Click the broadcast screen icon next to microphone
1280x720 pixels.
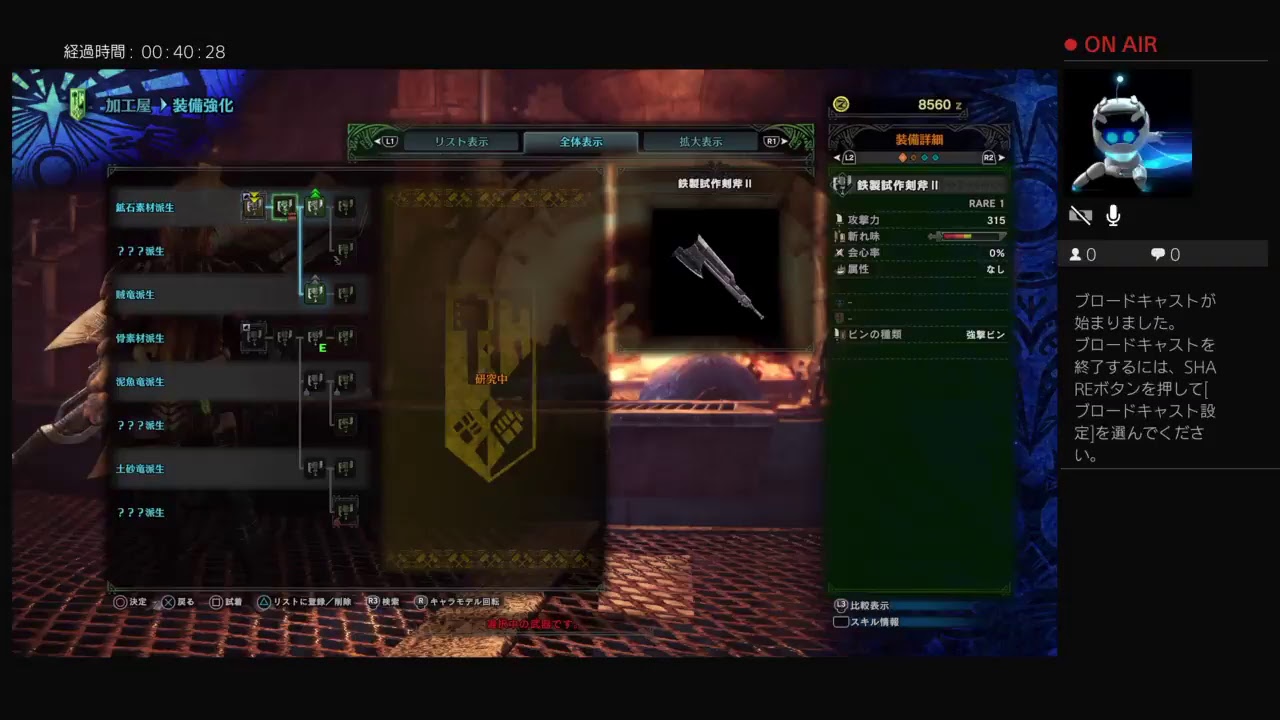(x=1081, y=214)
